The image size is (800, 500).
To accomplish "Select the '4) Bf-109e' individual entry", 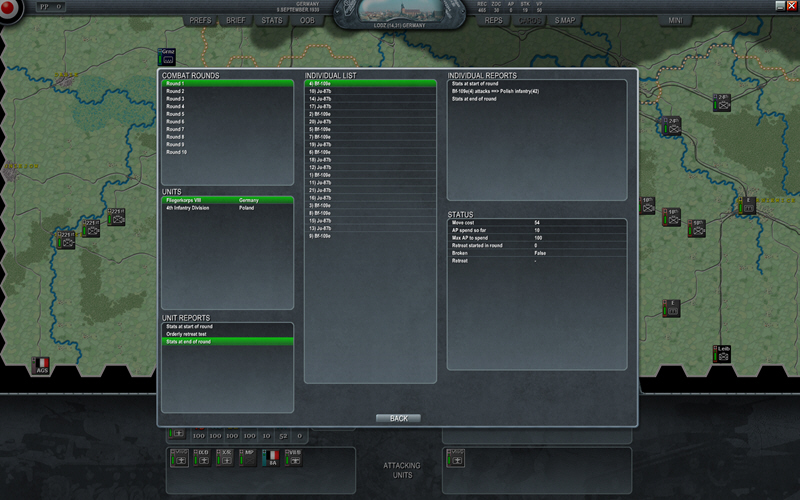I will pyautogui.click(x=320, y=84).
